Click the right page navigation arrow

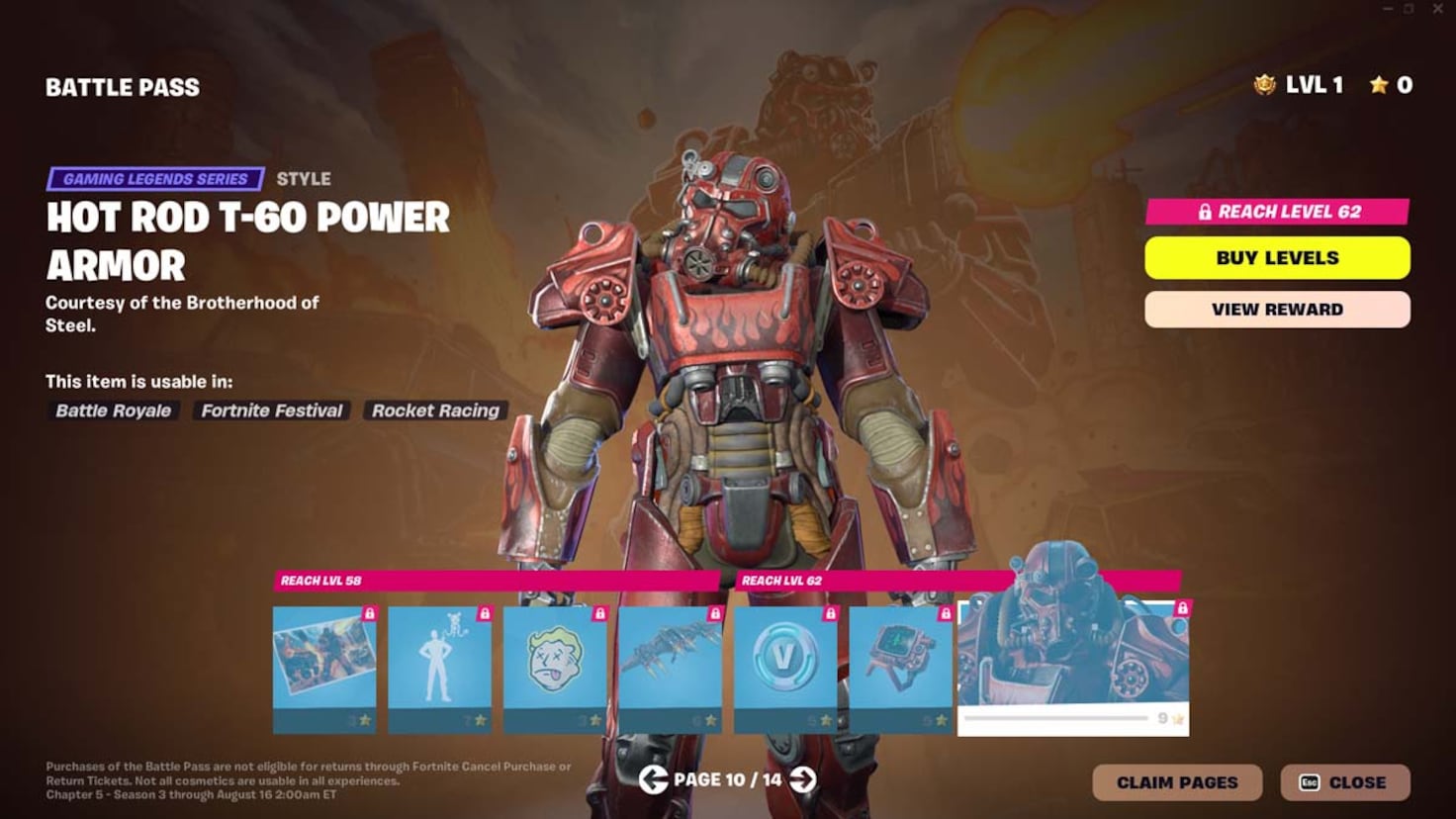click(801, 780)
